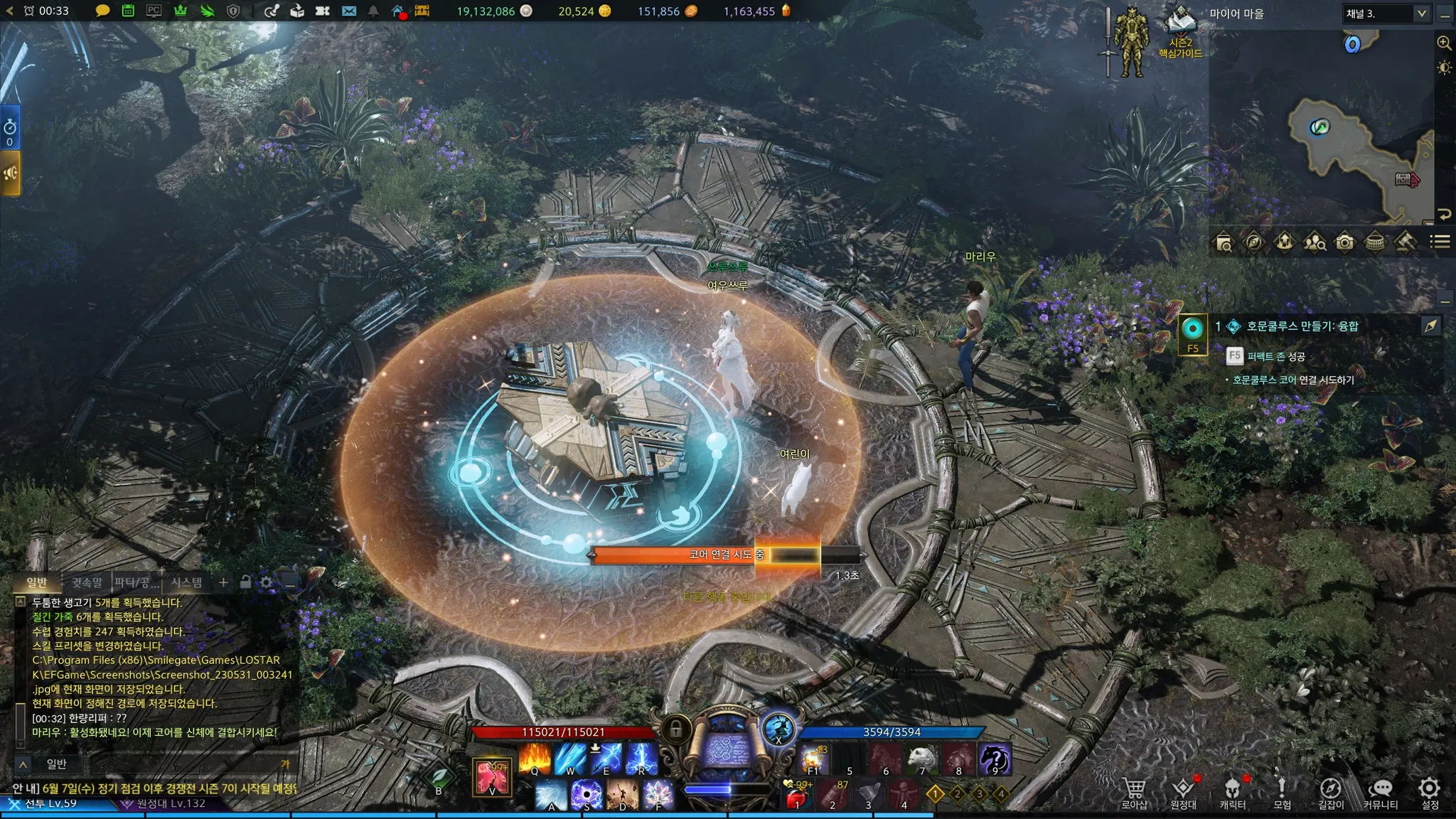1456x819 pixels.
Task: Open the green calendar icon
Action: (128, 11)
